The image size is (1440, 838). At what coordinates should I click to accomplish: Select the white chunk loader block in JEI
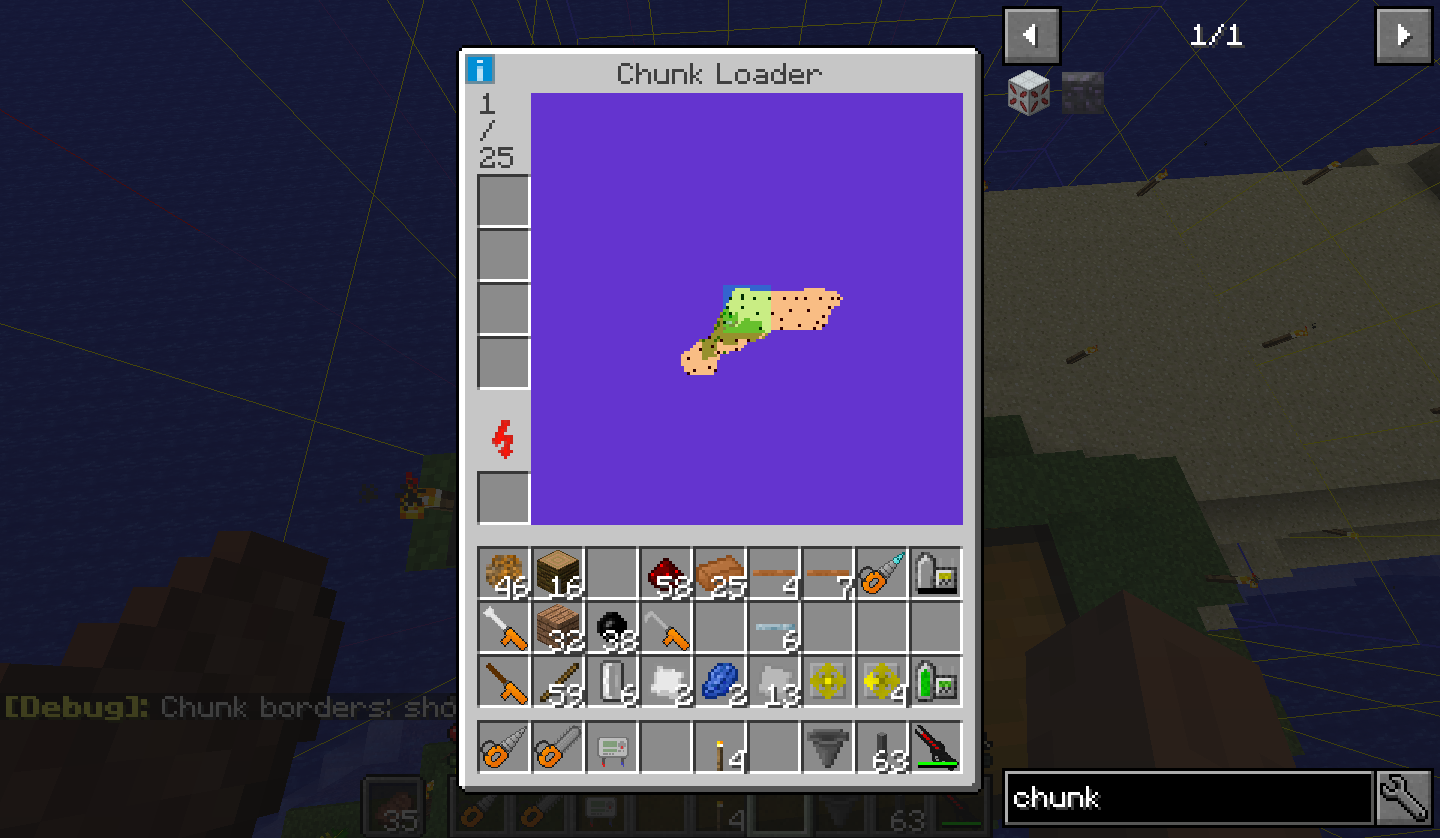coord(1028,92)
